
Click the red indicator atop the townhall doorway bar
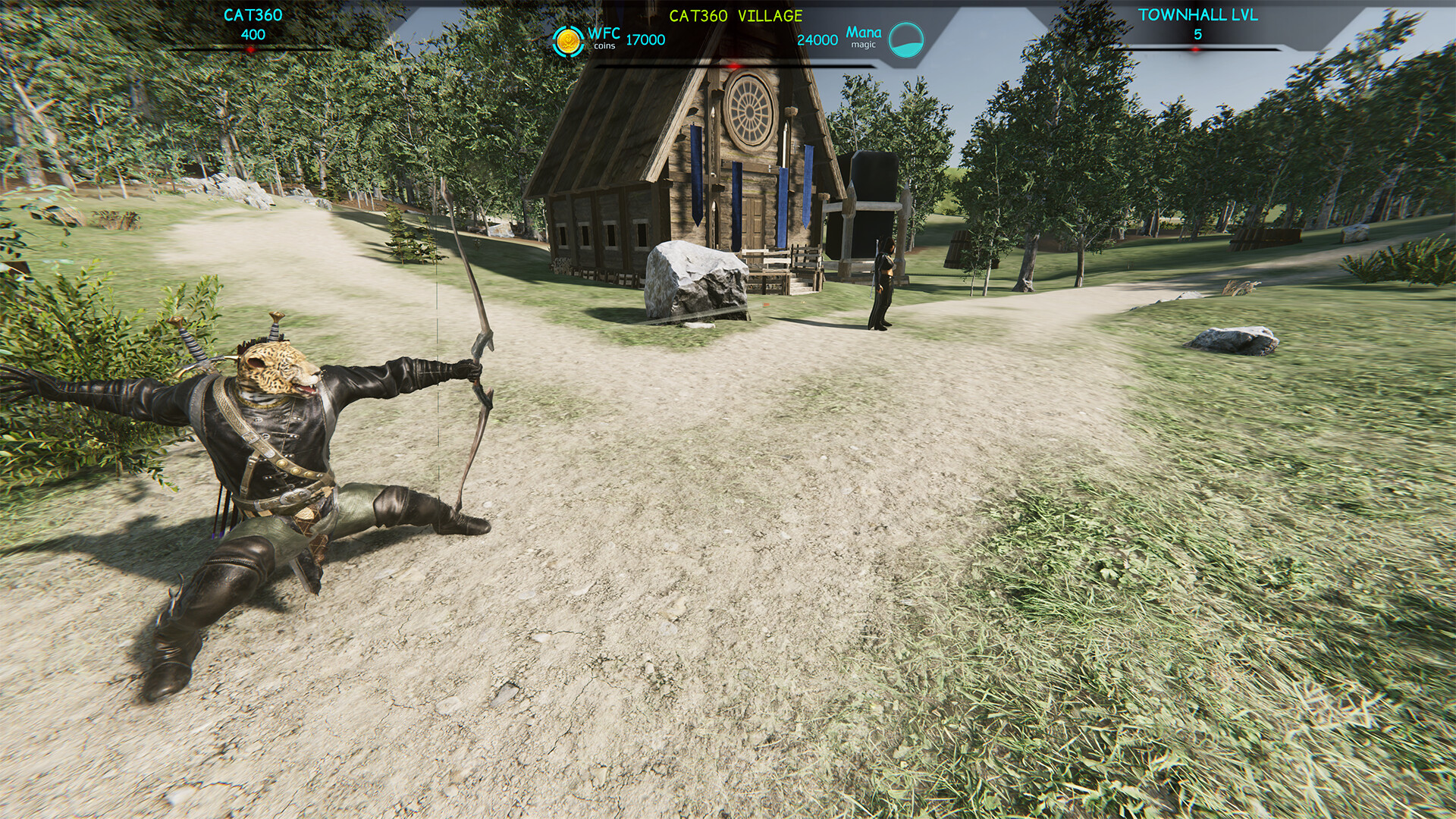coord(735,64)
